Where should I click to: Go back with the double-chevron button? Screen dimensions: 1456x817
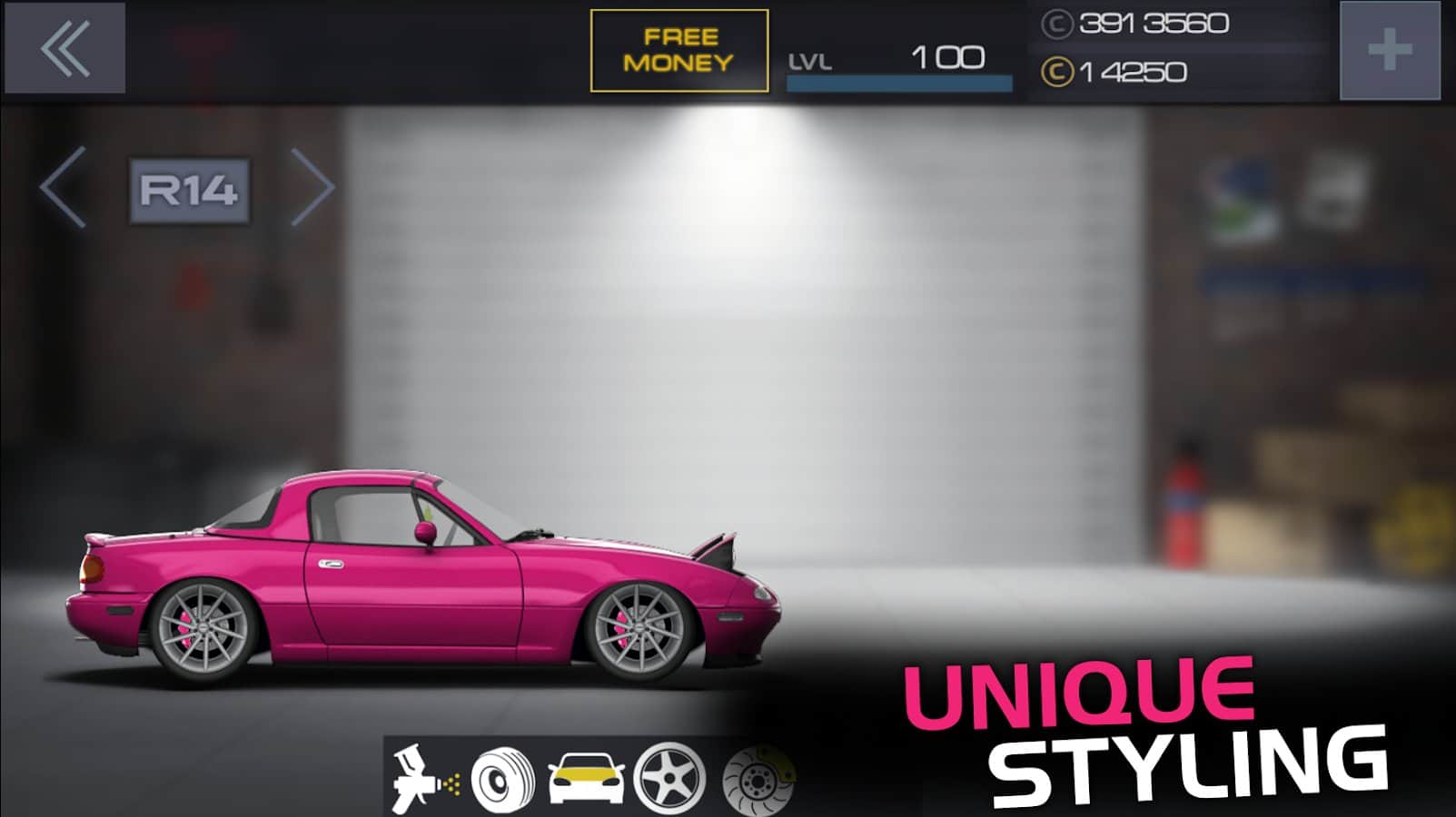coord(64,48)
